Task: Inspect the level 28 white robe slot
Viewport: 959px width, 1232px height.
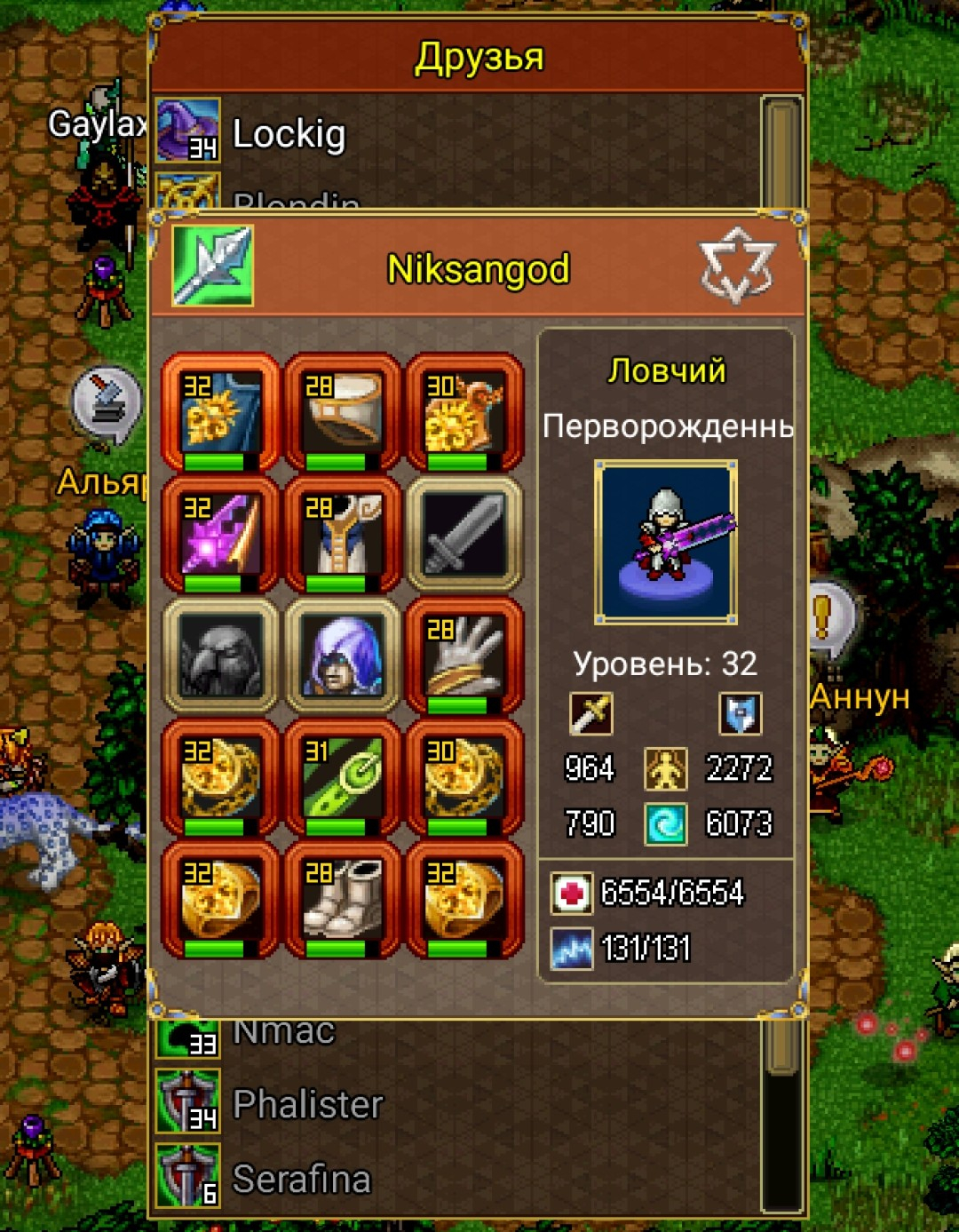Action: (x=342, y=535)
